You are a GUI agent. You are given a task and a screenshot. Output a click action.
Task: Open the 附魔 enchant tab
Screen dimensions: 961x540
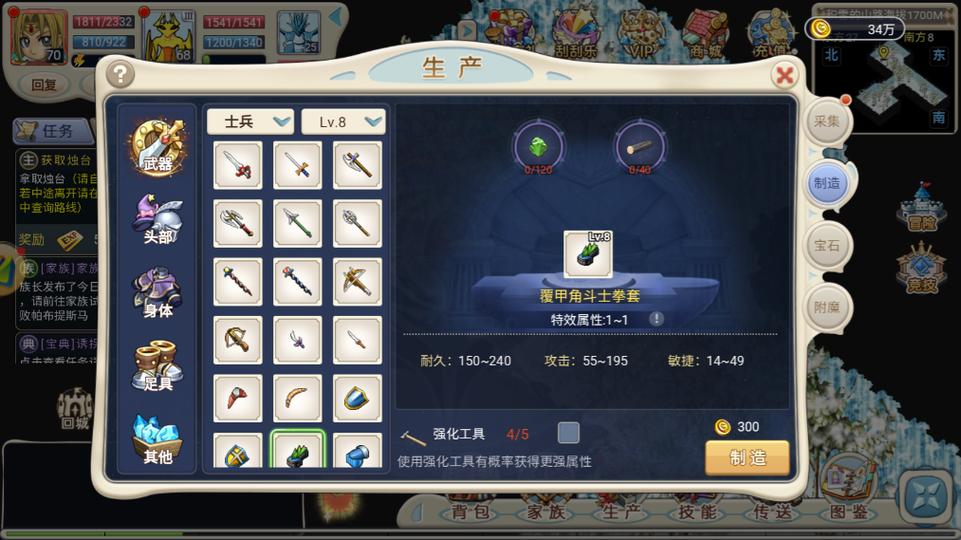pos(827,307)
